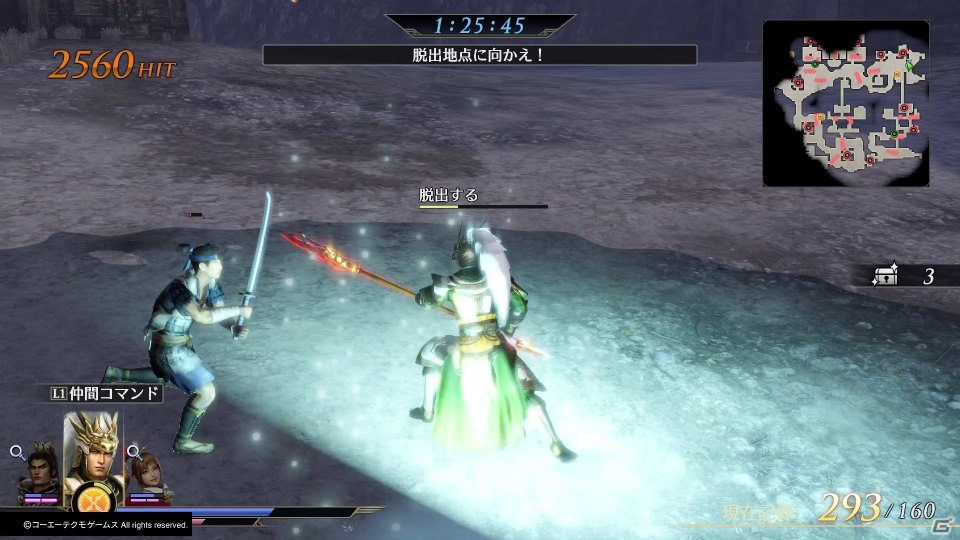Select the 脱出地点に向かえ! objective banner

point(480,55)
